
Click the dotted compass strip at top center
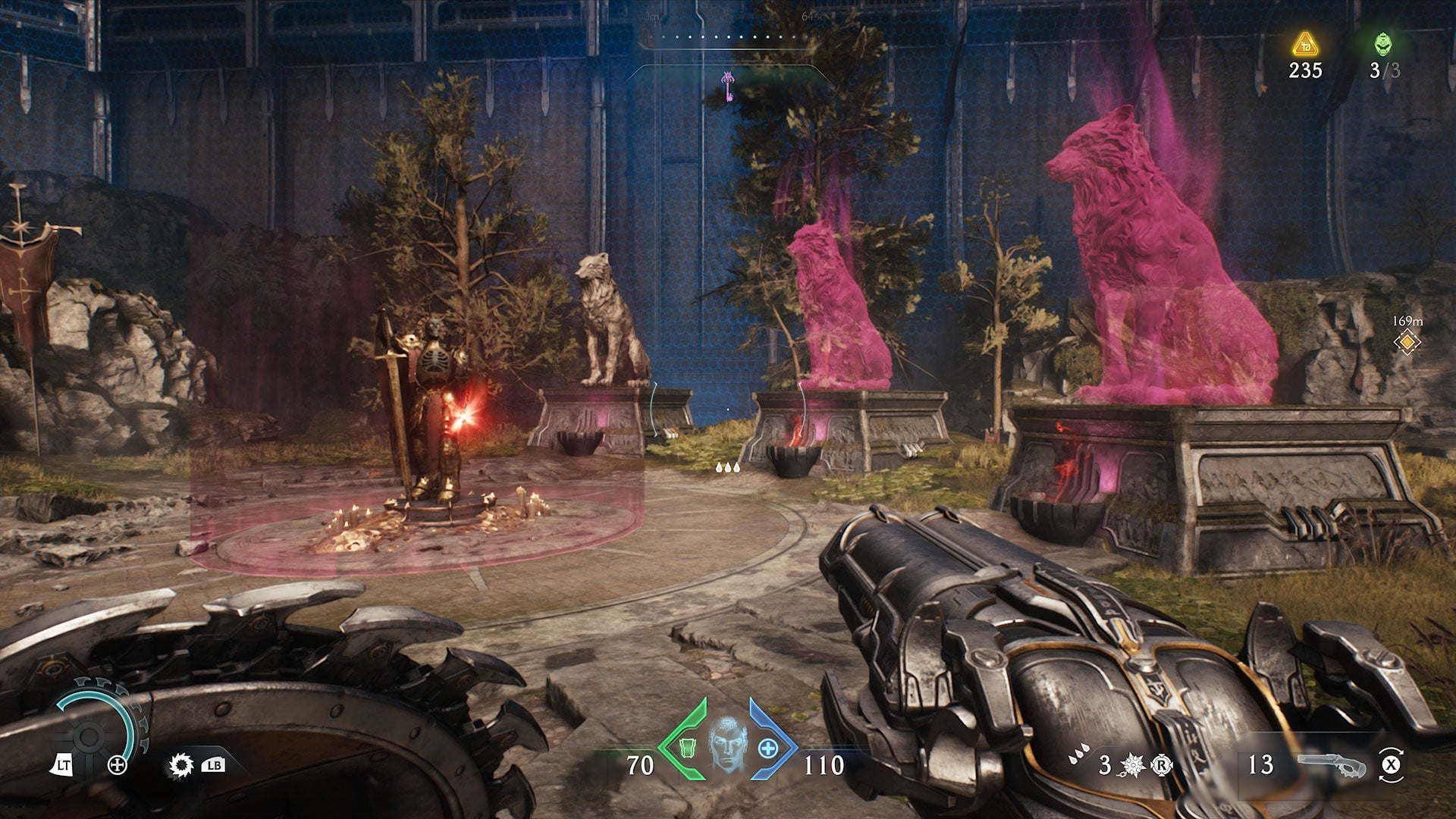pos(728,35)
